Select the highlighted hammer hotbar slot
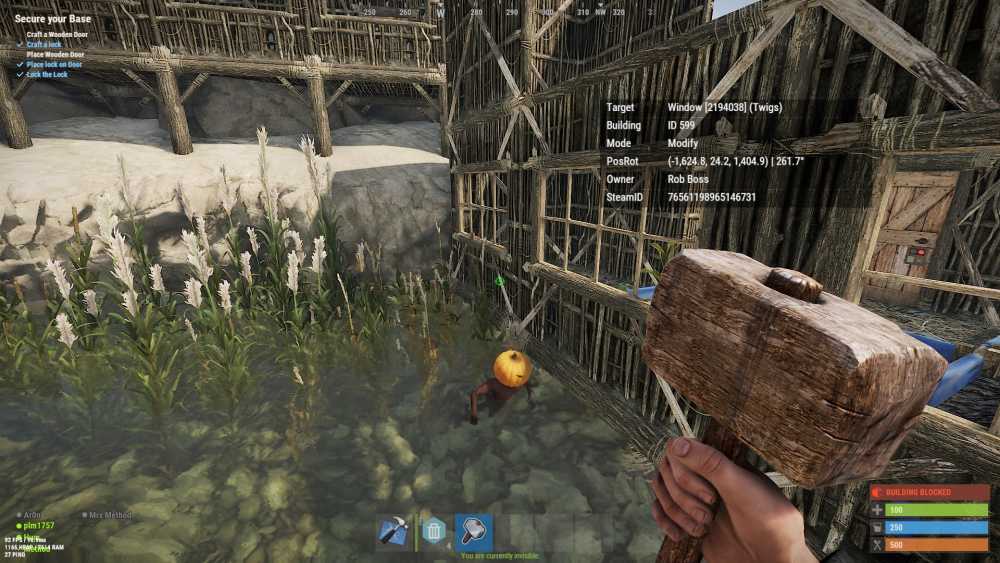The height and width of the screenshot is (563, 1000). 473,531
